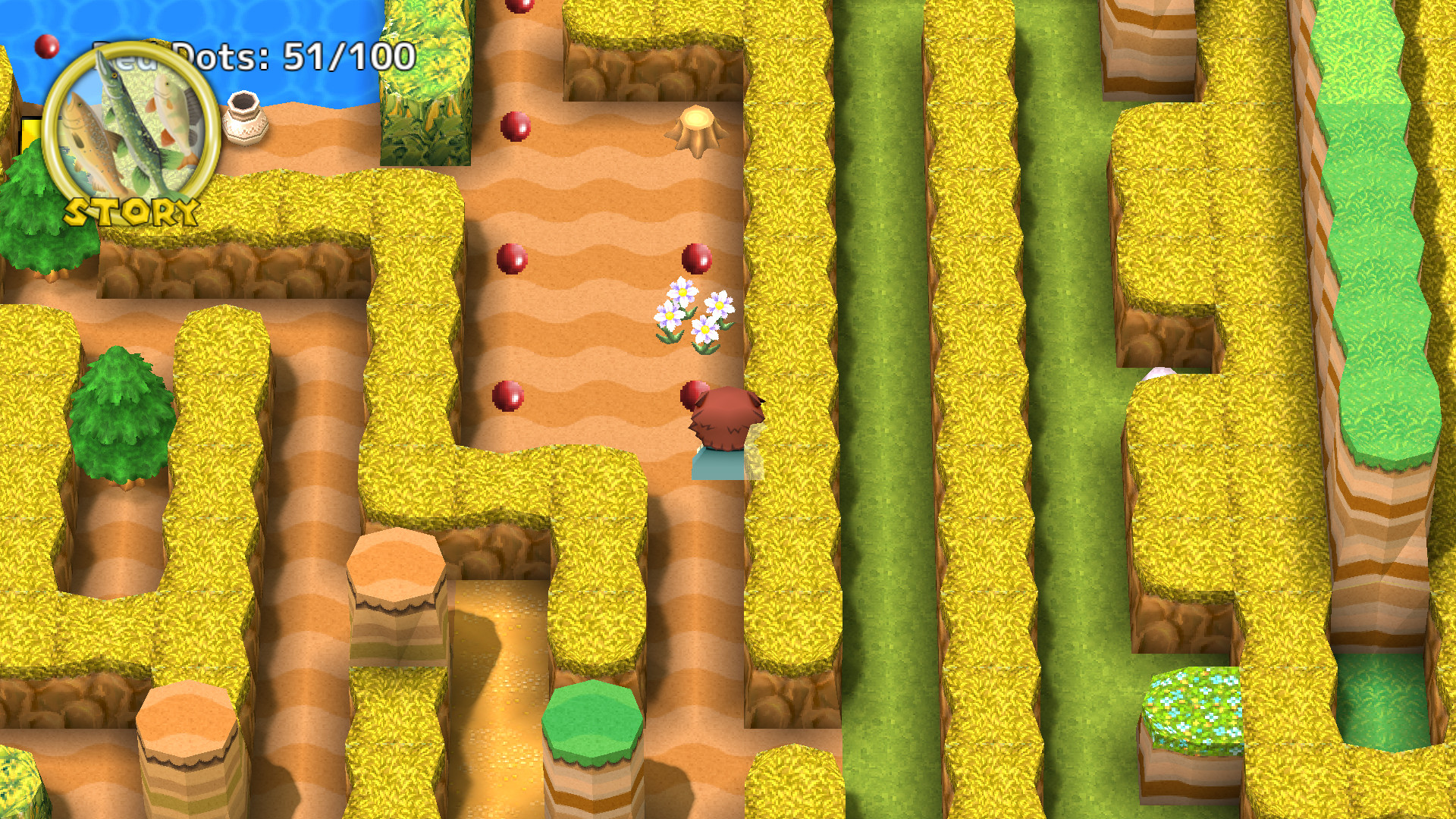Click the red dot counter icon
1456x819 pixels.
[x=47, y=47]
